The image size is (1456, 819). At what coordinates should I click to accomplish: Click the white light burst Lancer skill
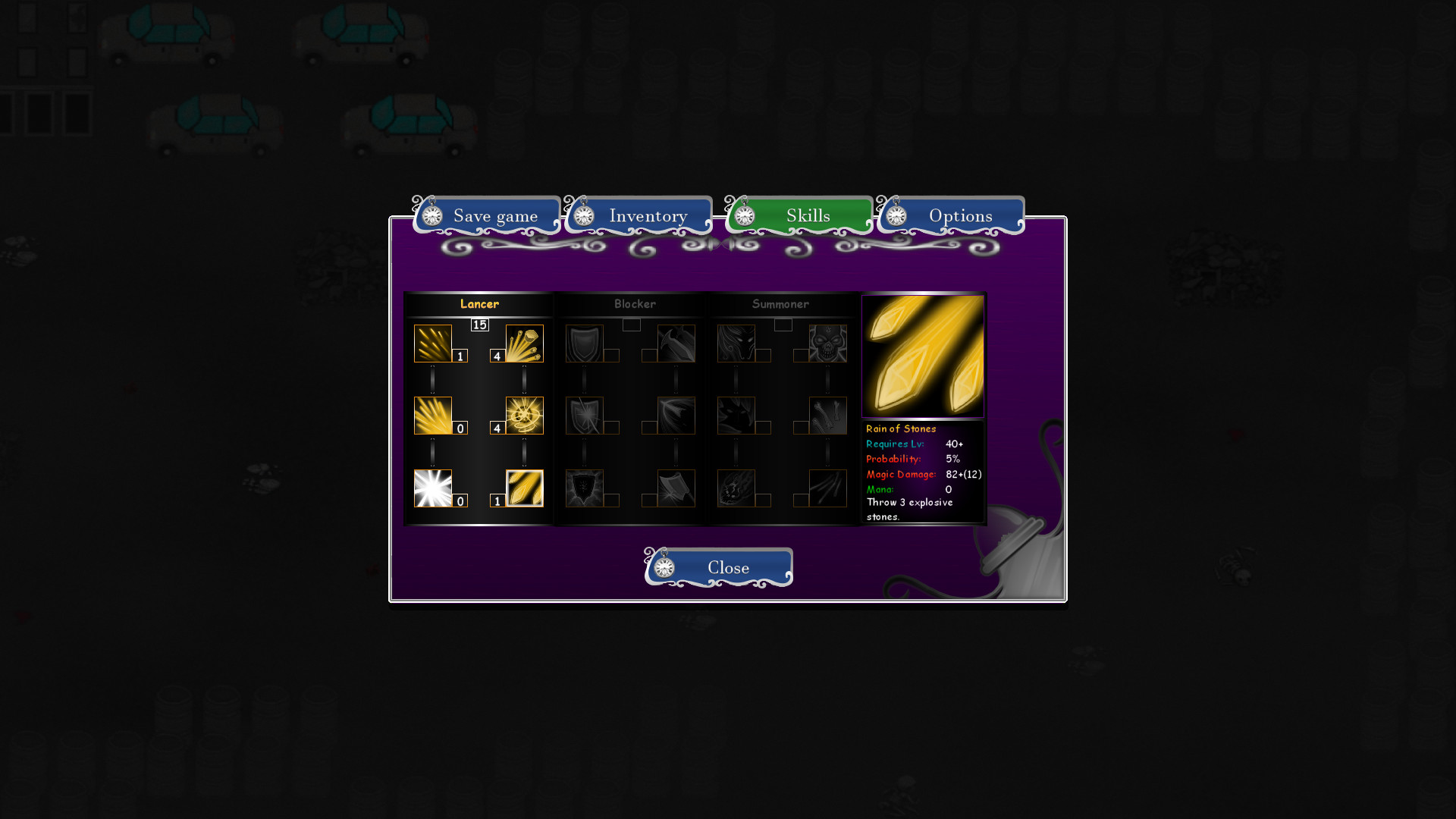pos(432,488)
